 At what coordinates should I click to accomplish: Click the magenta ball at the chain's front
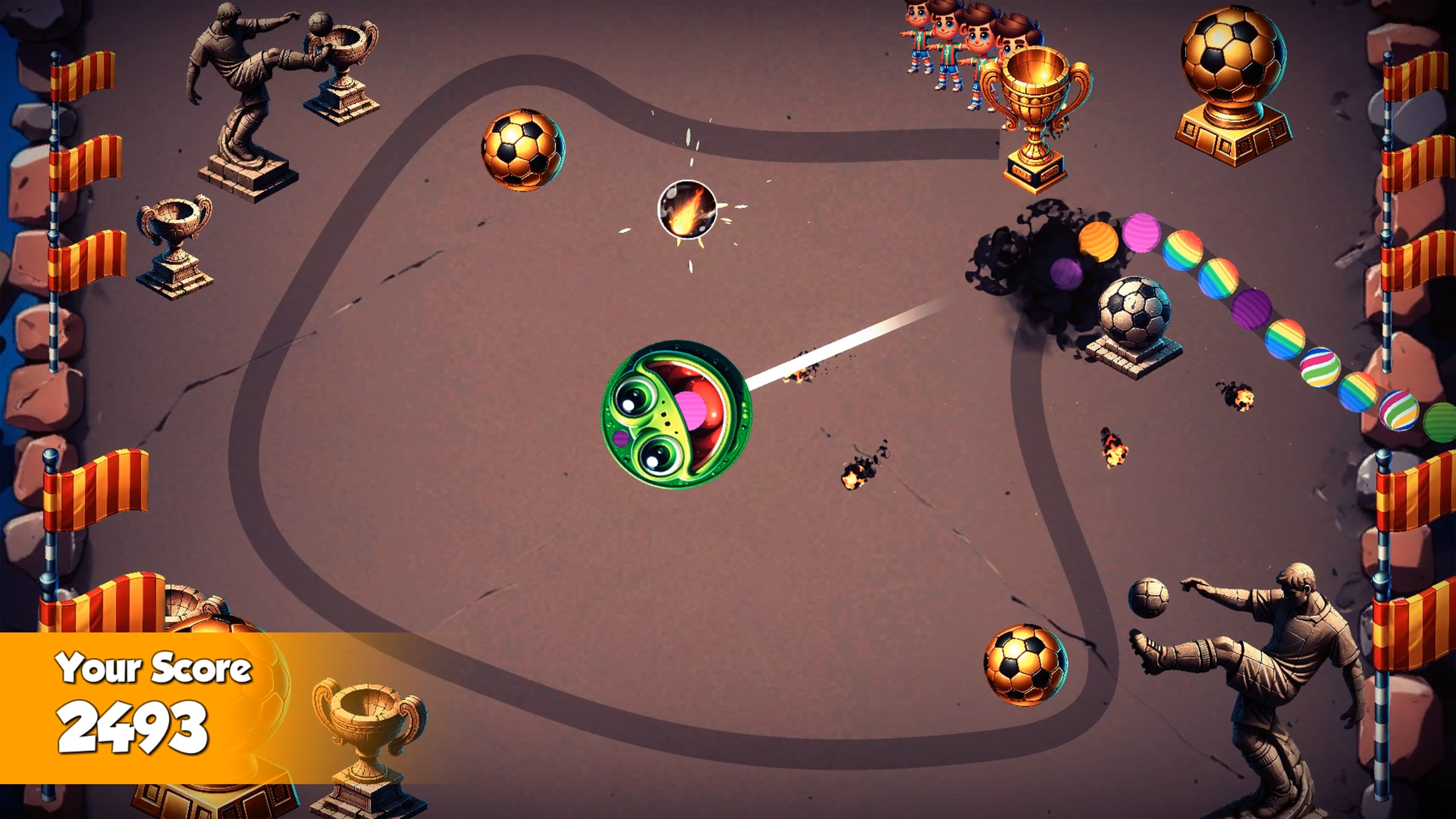click(x=1142, y=235)
